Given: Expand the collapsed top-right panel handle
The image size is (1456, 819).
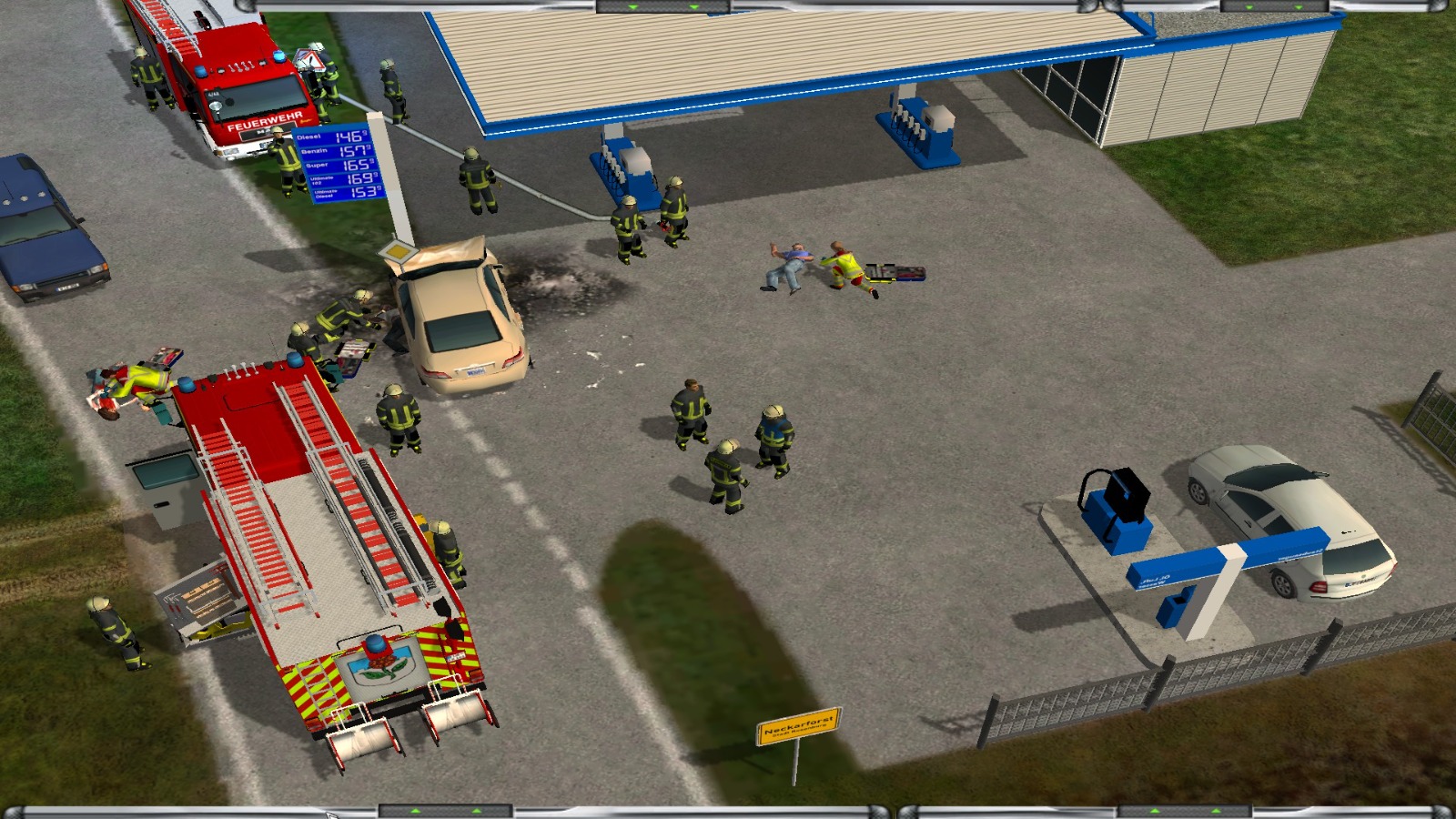Looking at the screenshot, I should tap(1273, 6).
